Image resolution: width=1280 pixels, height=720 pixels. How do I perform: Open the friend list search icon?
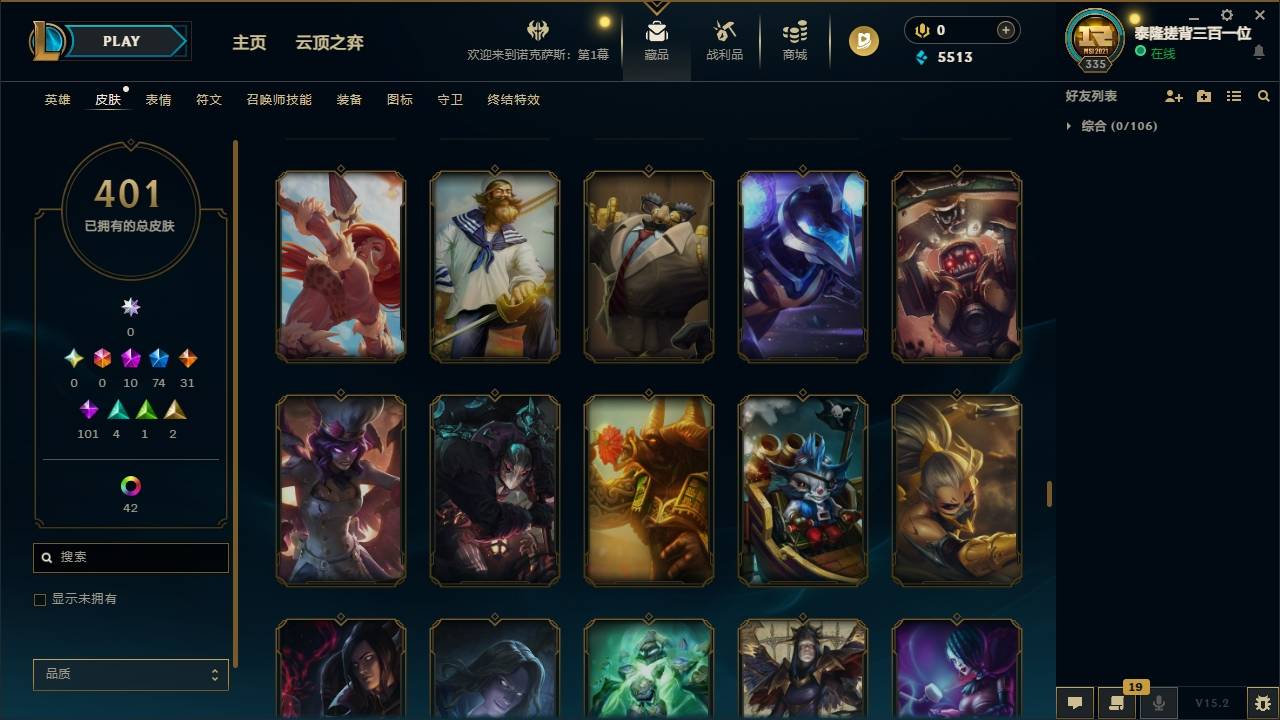coord(1264,96)
